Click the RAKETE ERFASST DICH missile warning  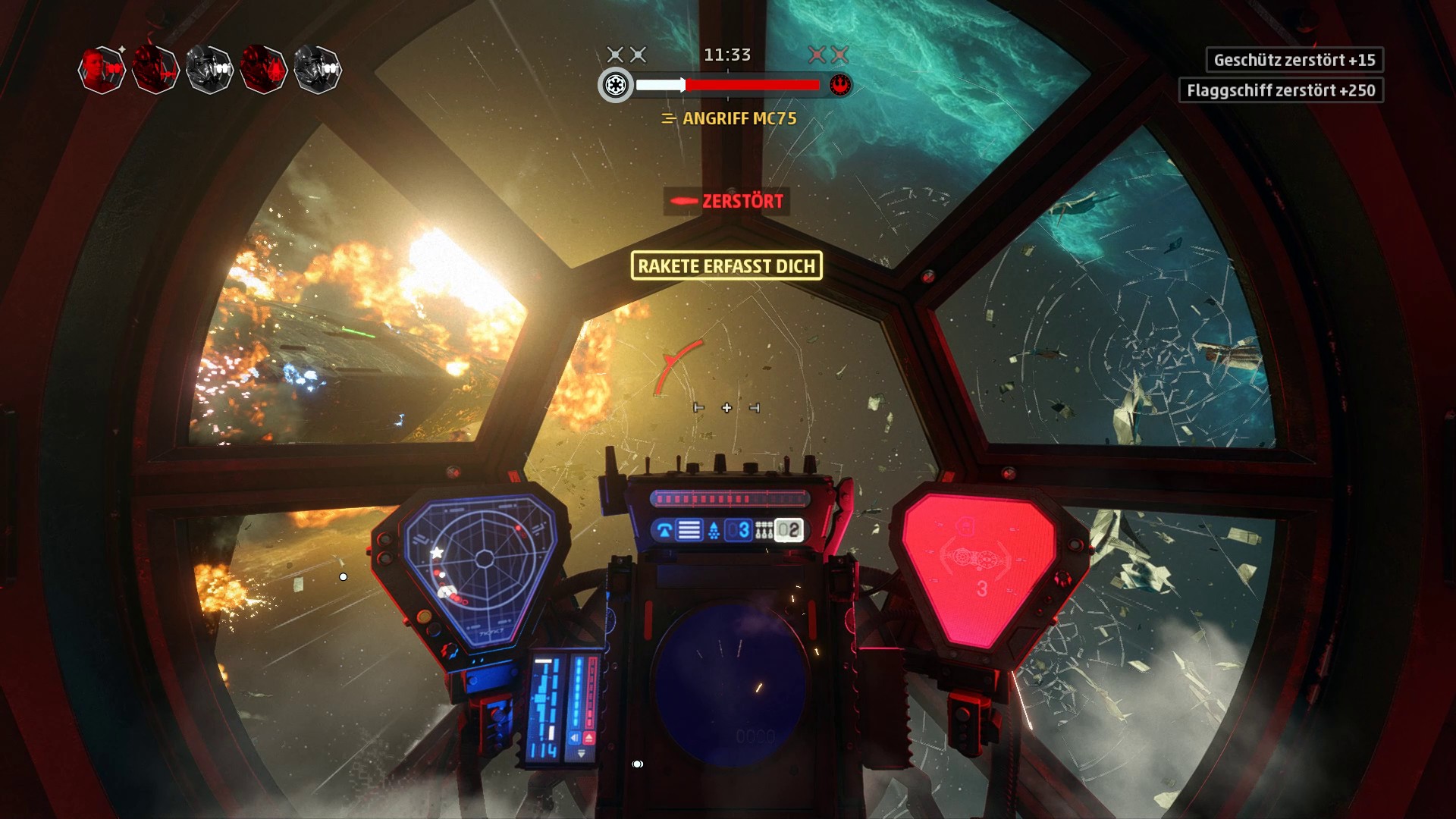(726, 266)
